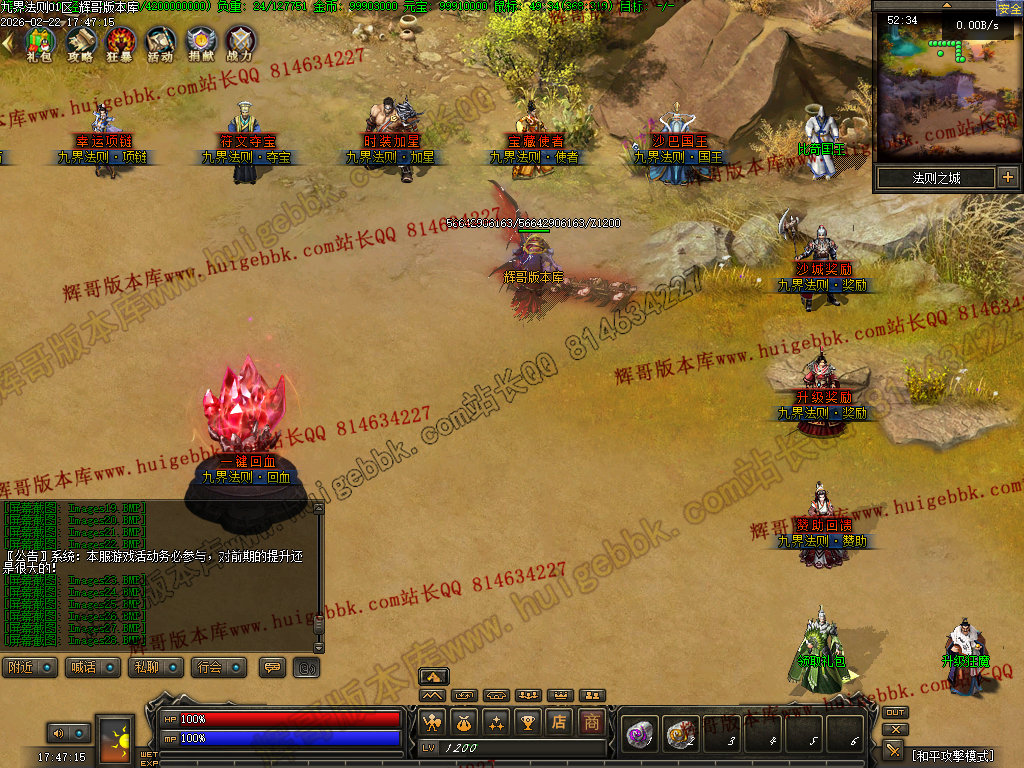Open the 活动 events icon
Image resolution: width=1024 pixels, height=768 pixels.
point(160,42)
